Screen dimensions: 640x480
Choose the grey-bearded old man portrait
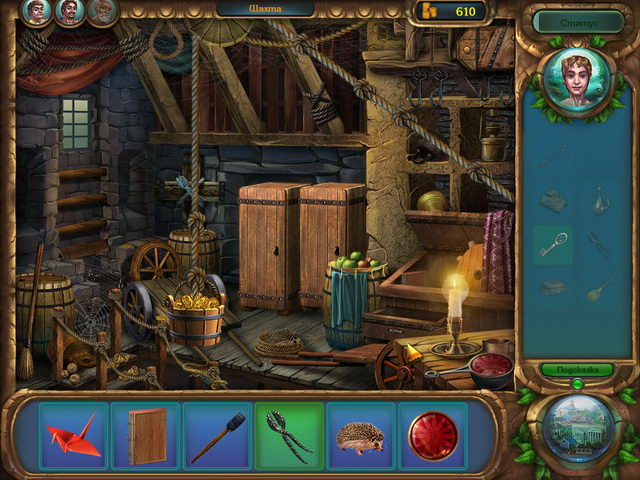click(x=101, y=12)
